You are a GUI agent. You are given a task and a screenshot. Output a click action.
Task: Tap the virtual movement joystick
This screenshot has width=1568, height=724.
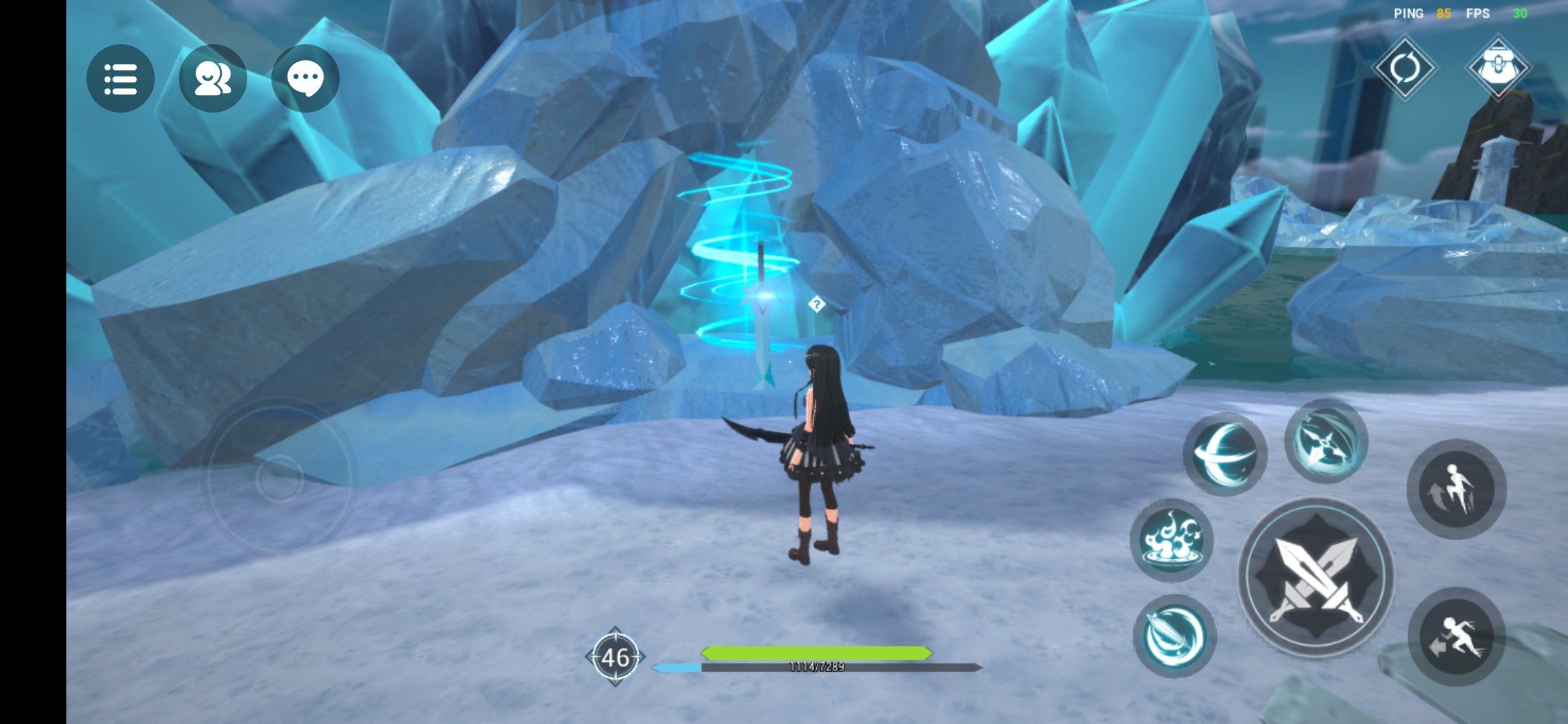tap(279, 478)
